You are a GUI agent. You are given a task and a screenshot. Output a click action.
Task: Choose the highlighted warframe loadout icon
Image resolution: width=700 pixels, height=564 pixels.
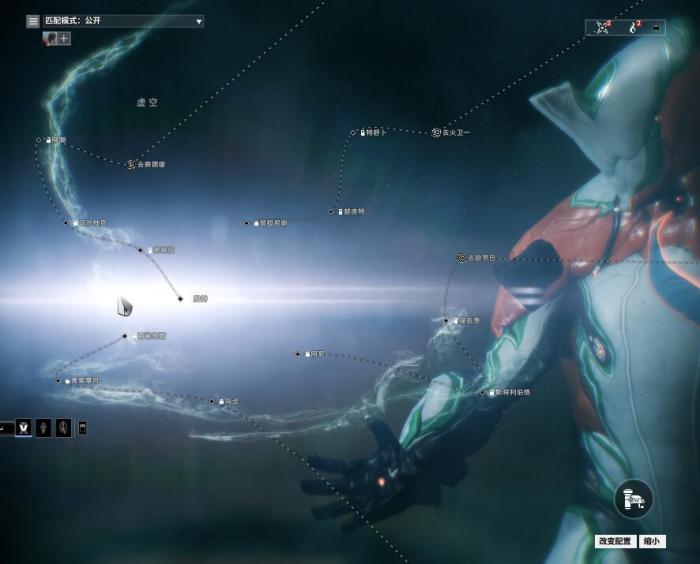tap(23, 428)
